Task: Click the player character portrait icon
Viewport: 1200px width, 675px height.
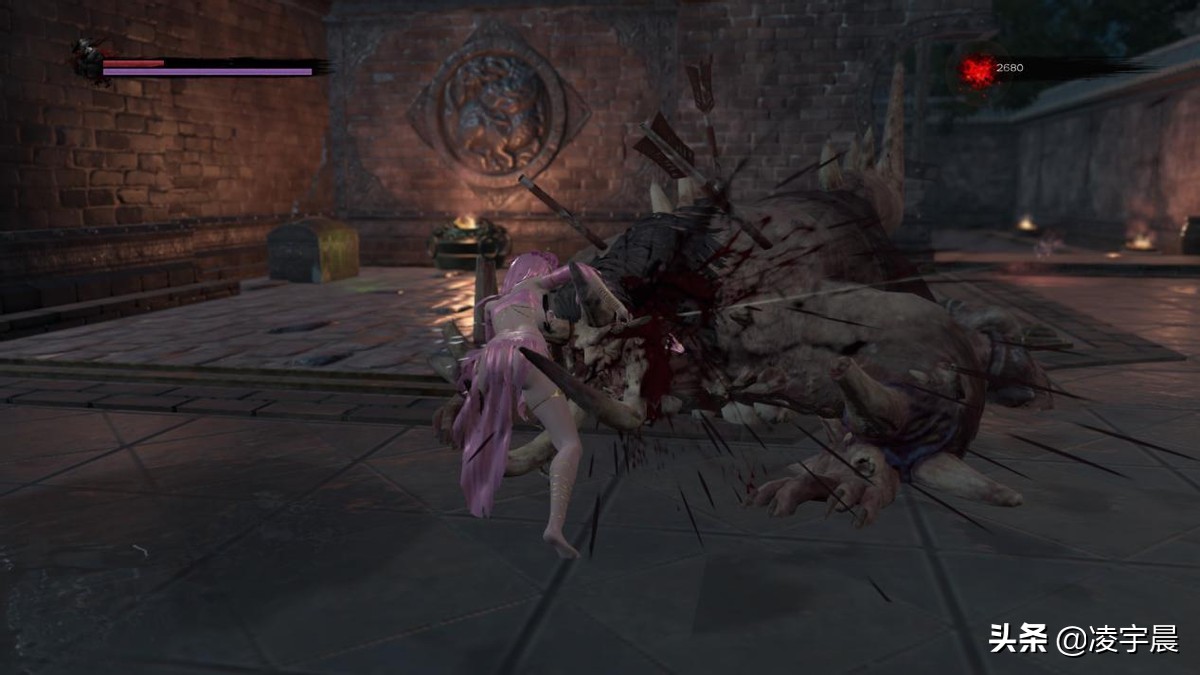Action: (87, 59)
